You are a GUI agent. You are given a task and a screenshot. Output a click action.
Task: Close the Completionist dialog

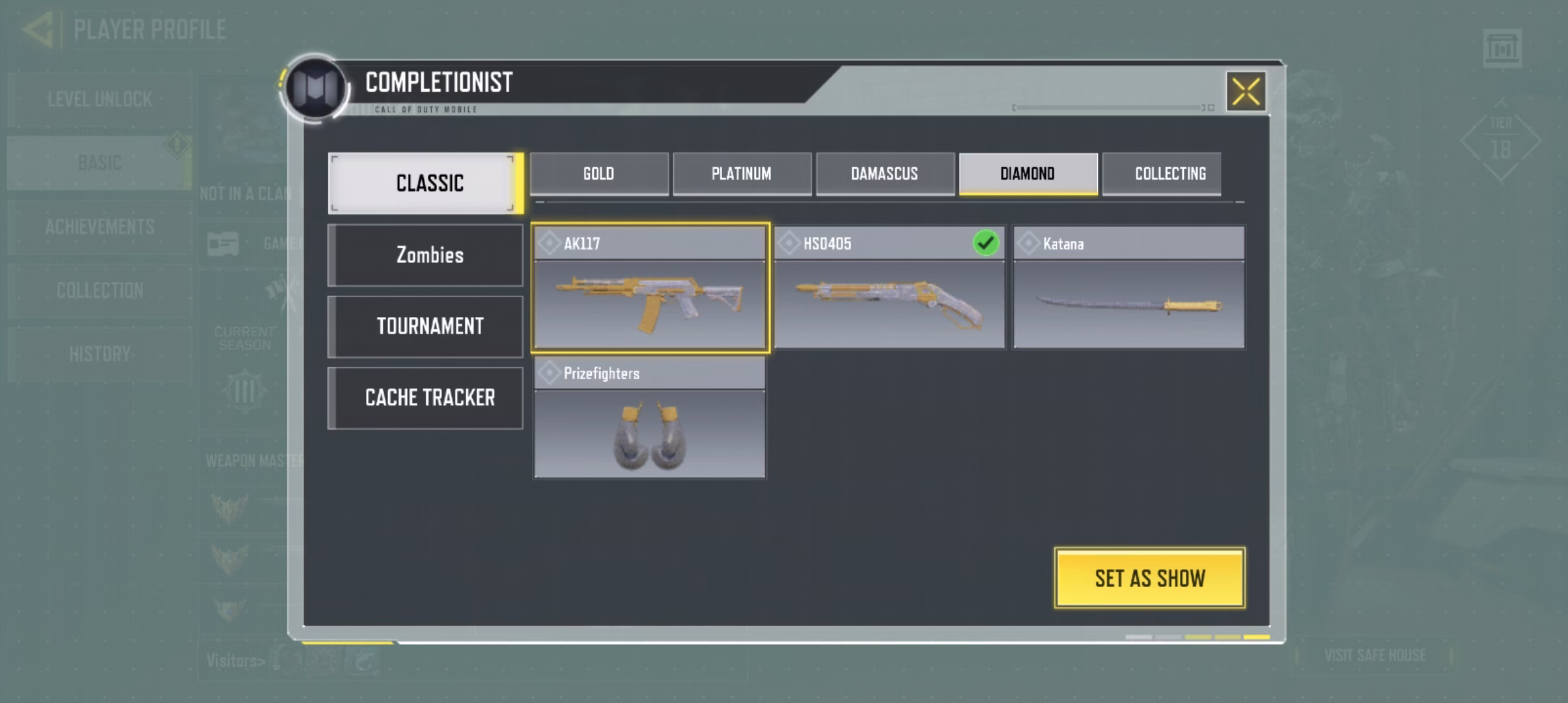(1246, 91)
